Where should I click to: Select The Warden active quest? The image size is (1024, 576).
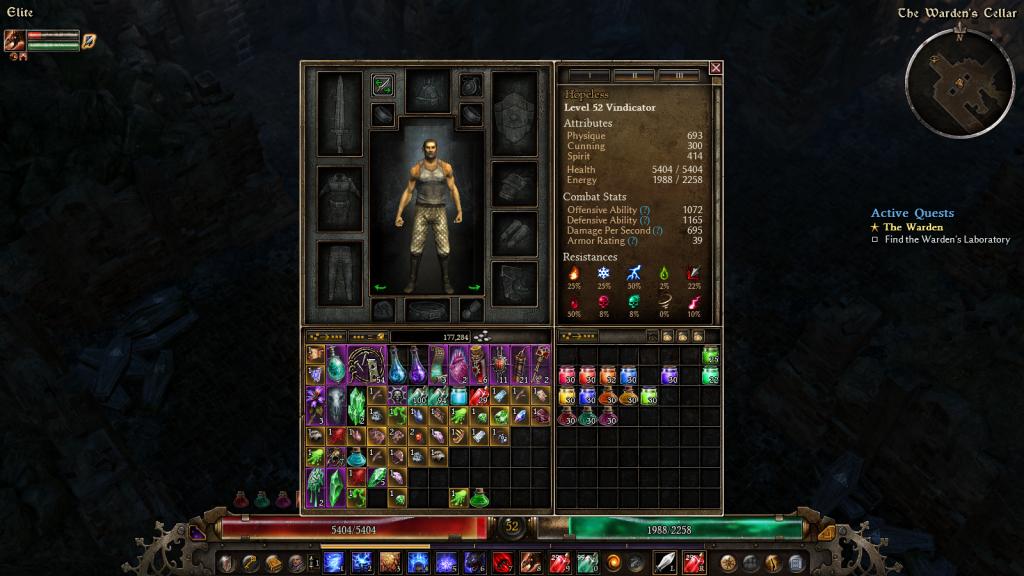[911, 227]
